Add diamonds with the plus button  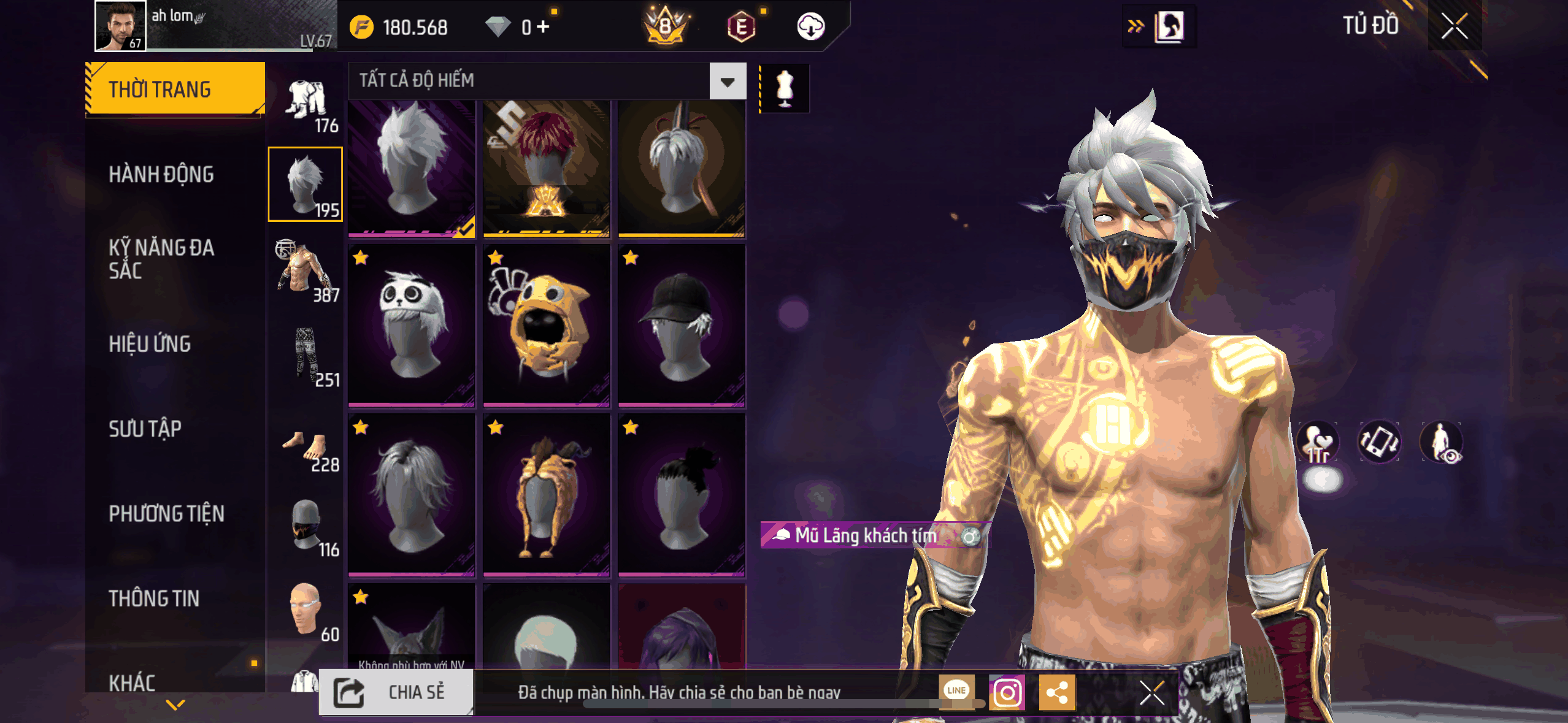tap(543, 27)
